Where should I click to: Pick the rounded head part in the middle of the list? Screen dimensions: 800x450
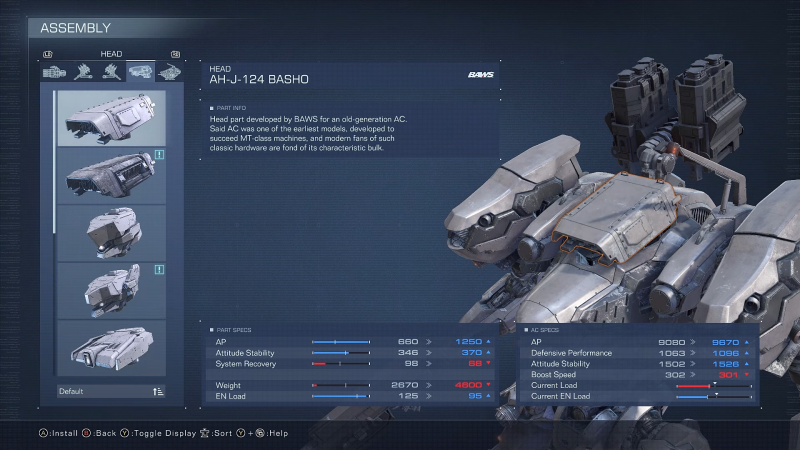point(111,232)
